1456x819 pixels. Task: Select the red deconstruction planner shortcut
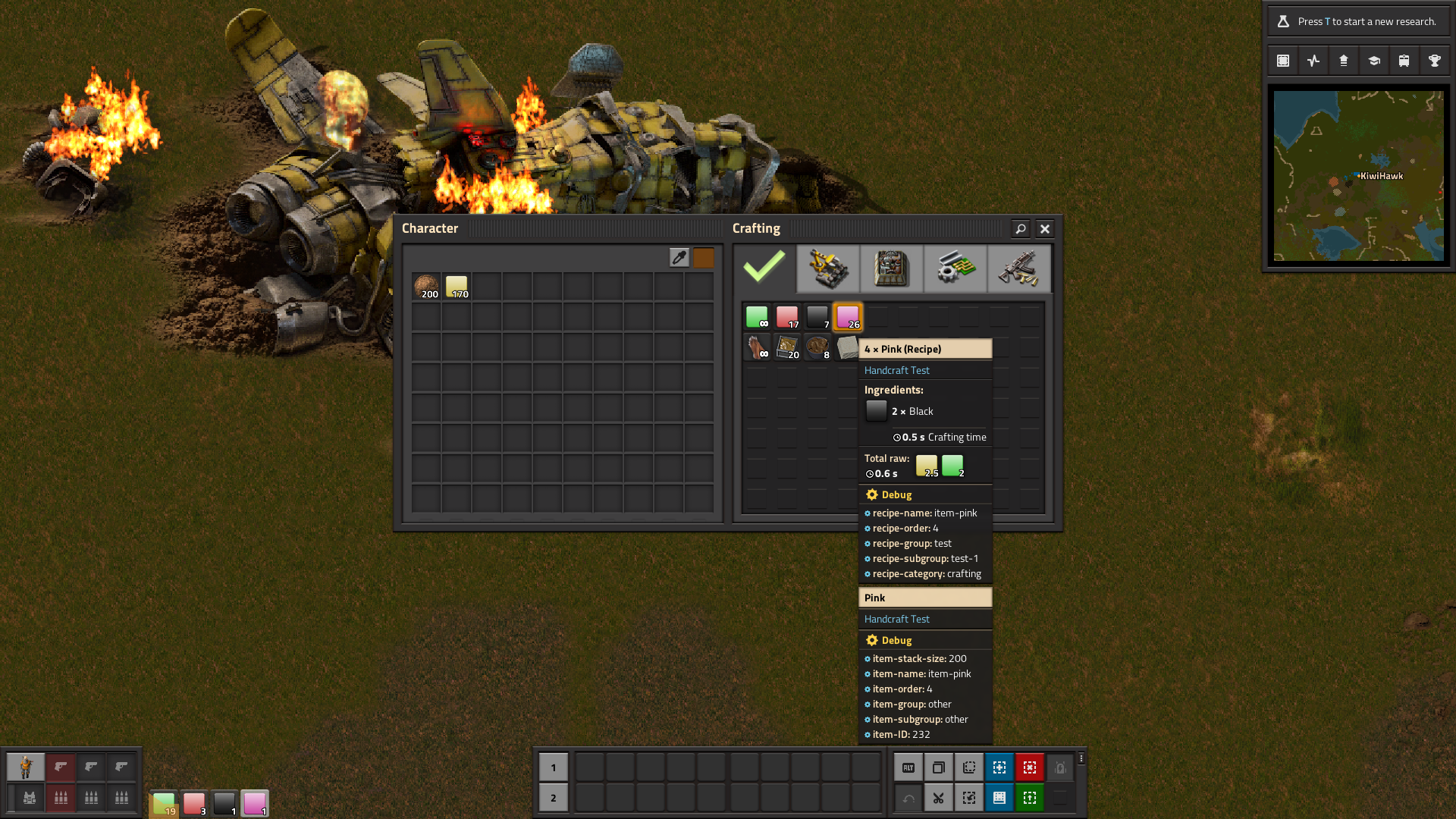[1030, 767]
